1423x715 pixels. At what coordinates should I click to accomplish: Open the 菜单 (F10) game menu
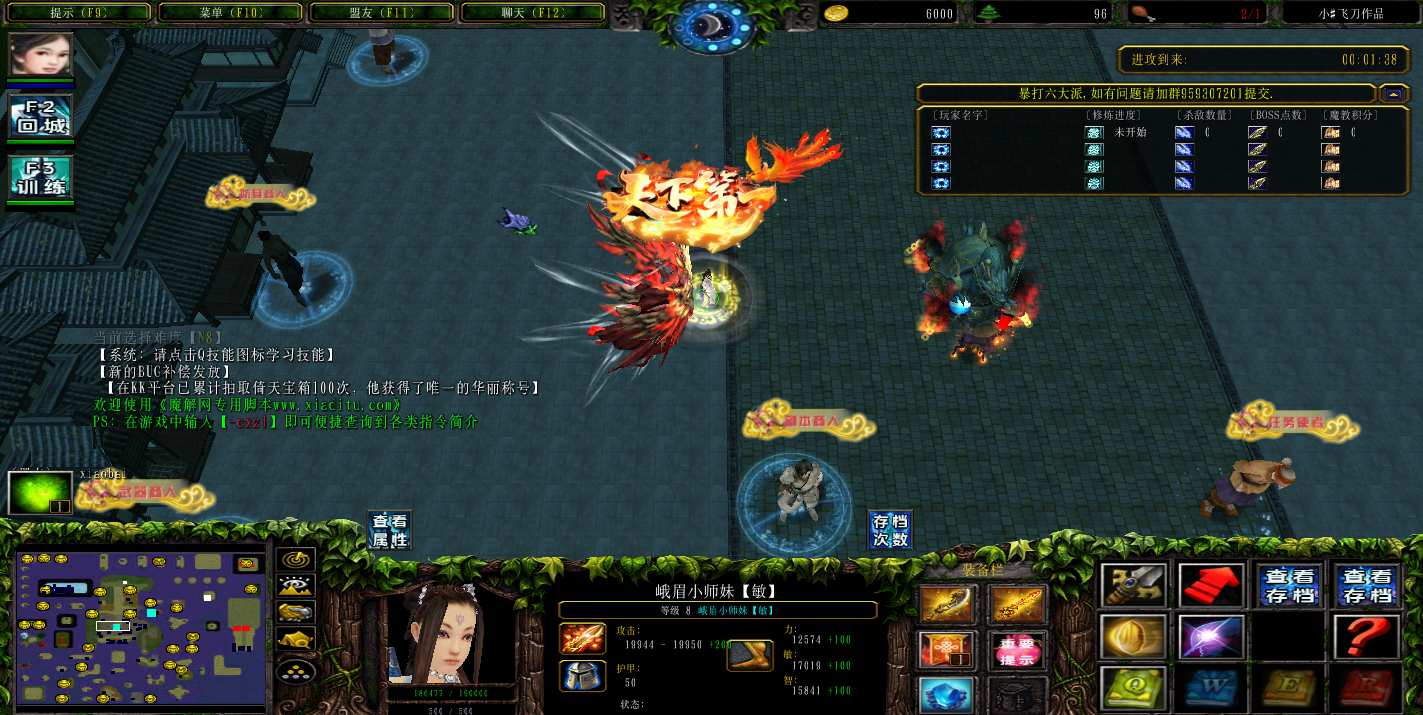point(230,13)
